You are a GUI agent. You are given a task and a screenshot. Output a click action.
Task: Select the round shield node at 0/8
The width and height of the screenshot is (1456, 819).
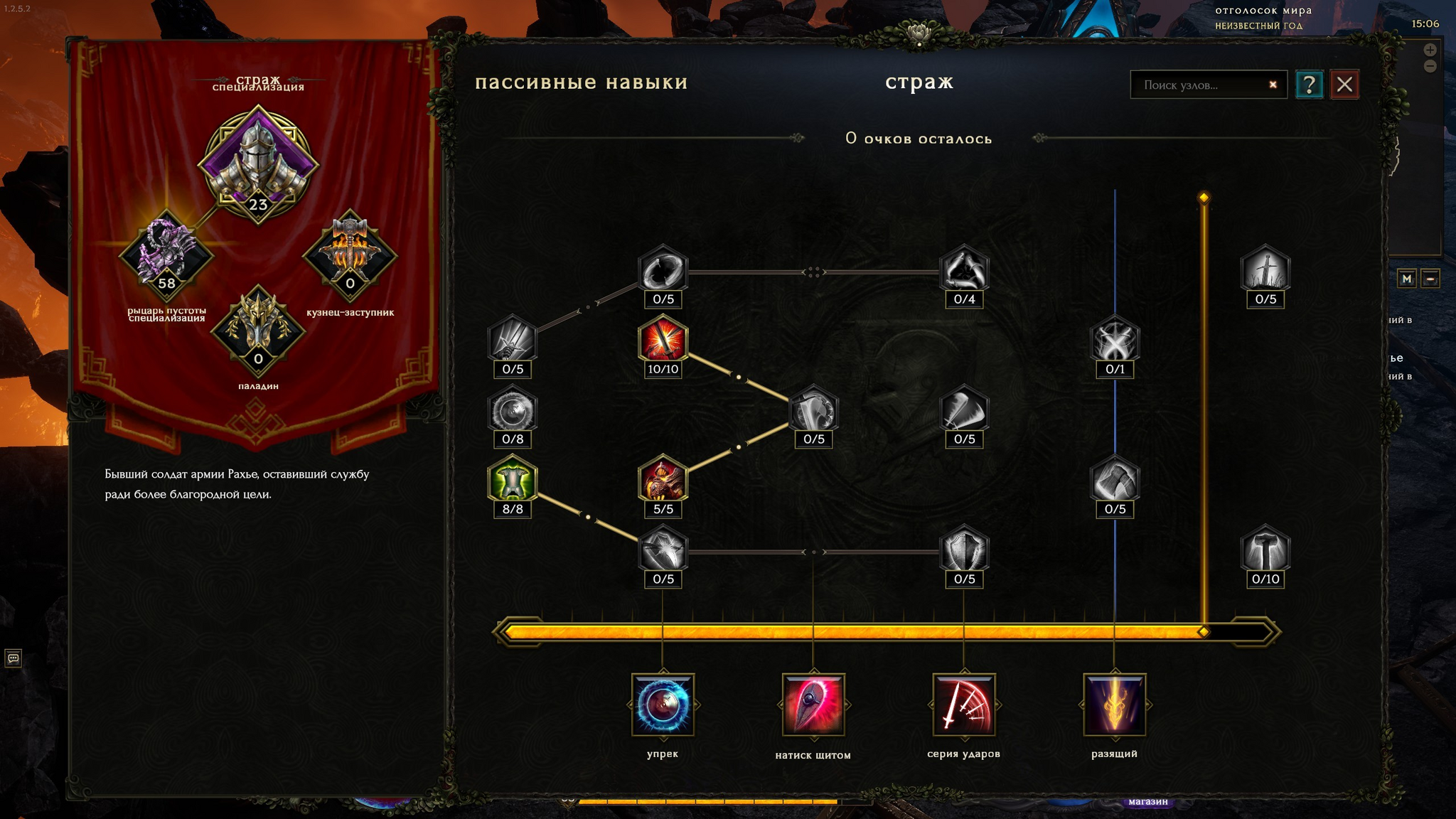click(x=513, y=410)
